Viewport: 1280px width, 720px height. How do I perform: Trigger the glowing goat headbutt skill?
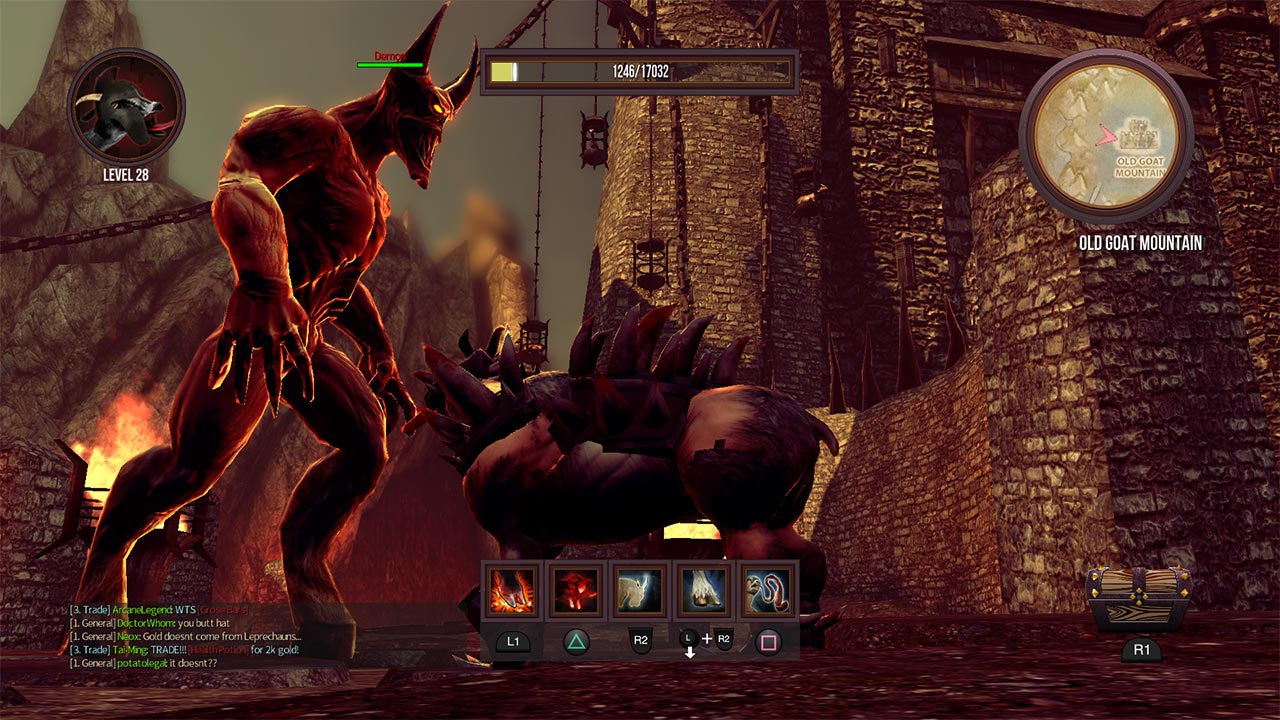click(640, 591)
